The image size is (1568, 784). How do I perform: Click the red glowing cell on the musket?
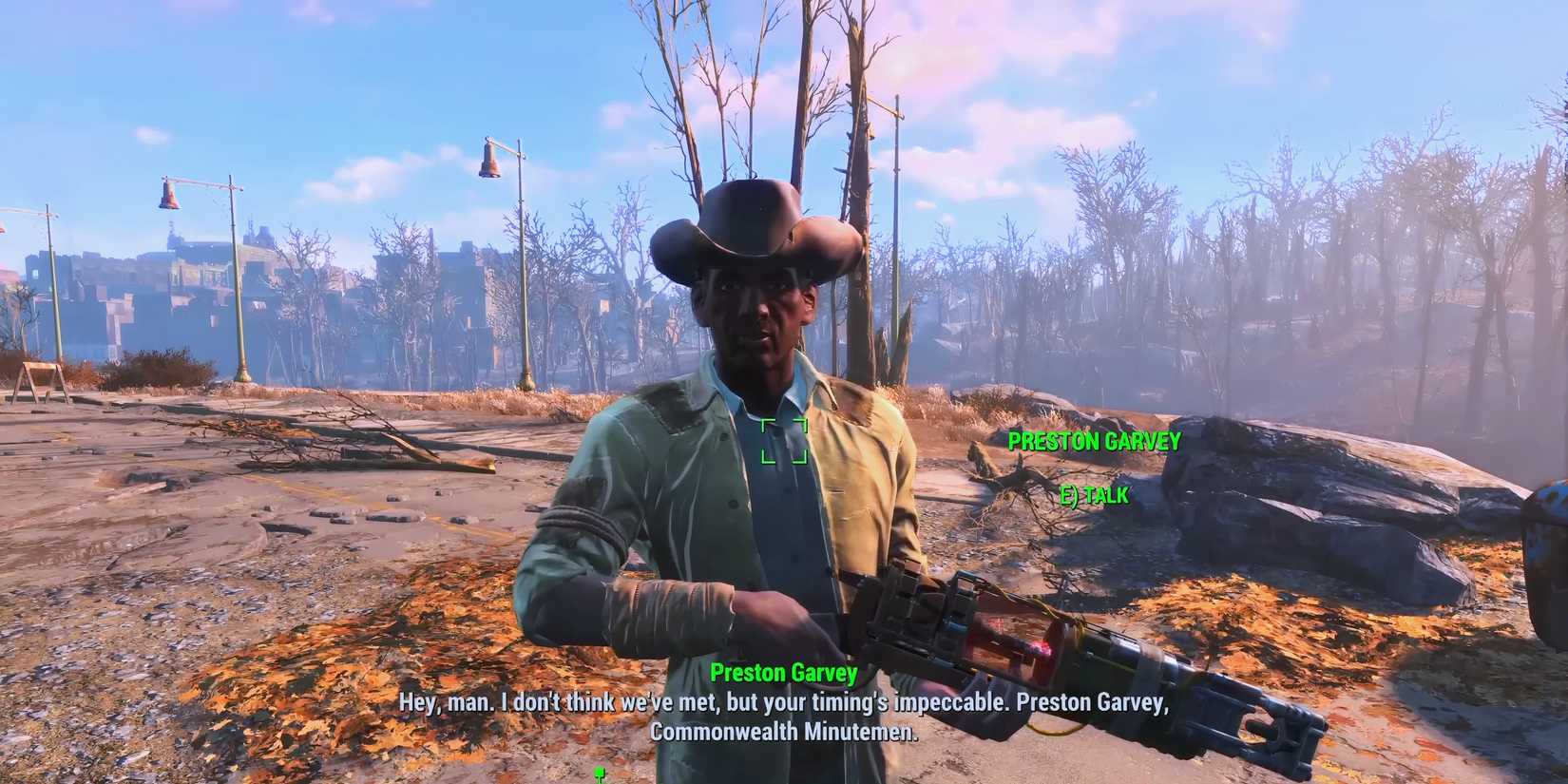point(1039,644)
